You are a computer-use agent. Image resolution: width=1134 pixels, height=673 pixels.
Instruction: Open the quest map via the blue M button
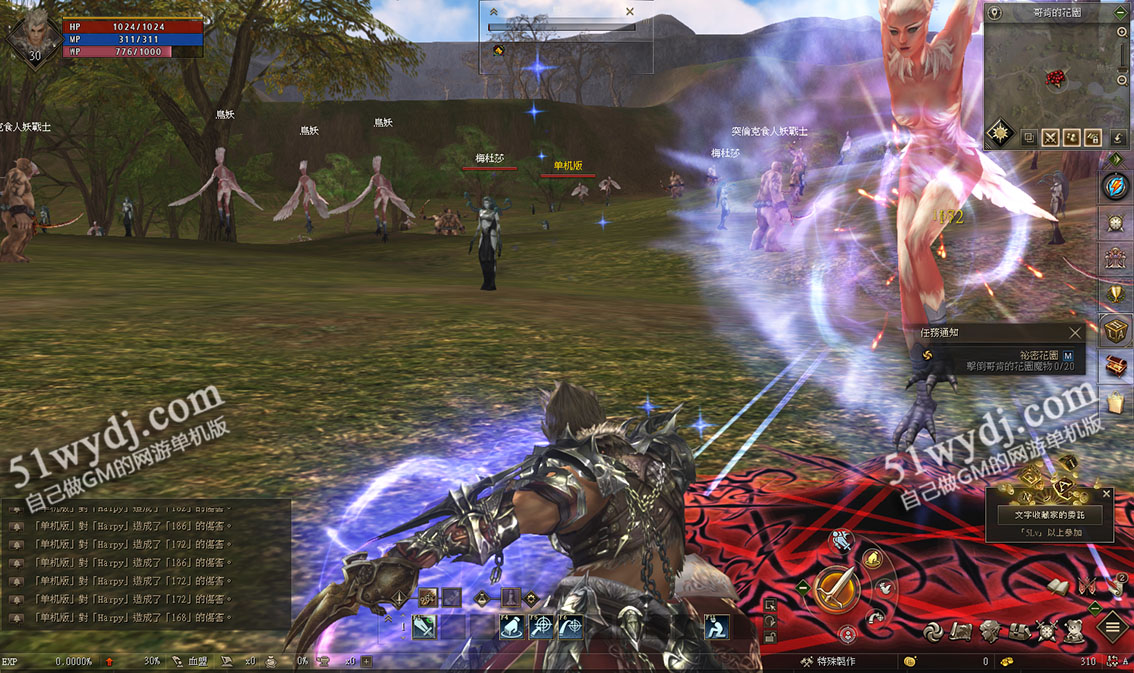pos(1068,355)
